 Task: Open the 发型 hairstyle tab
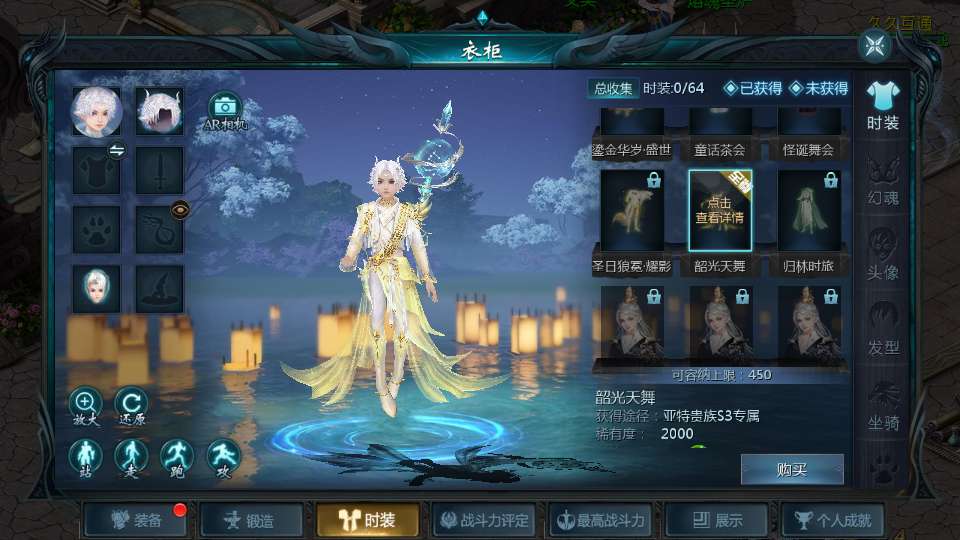pyautogui.click(x=883, y=330)
